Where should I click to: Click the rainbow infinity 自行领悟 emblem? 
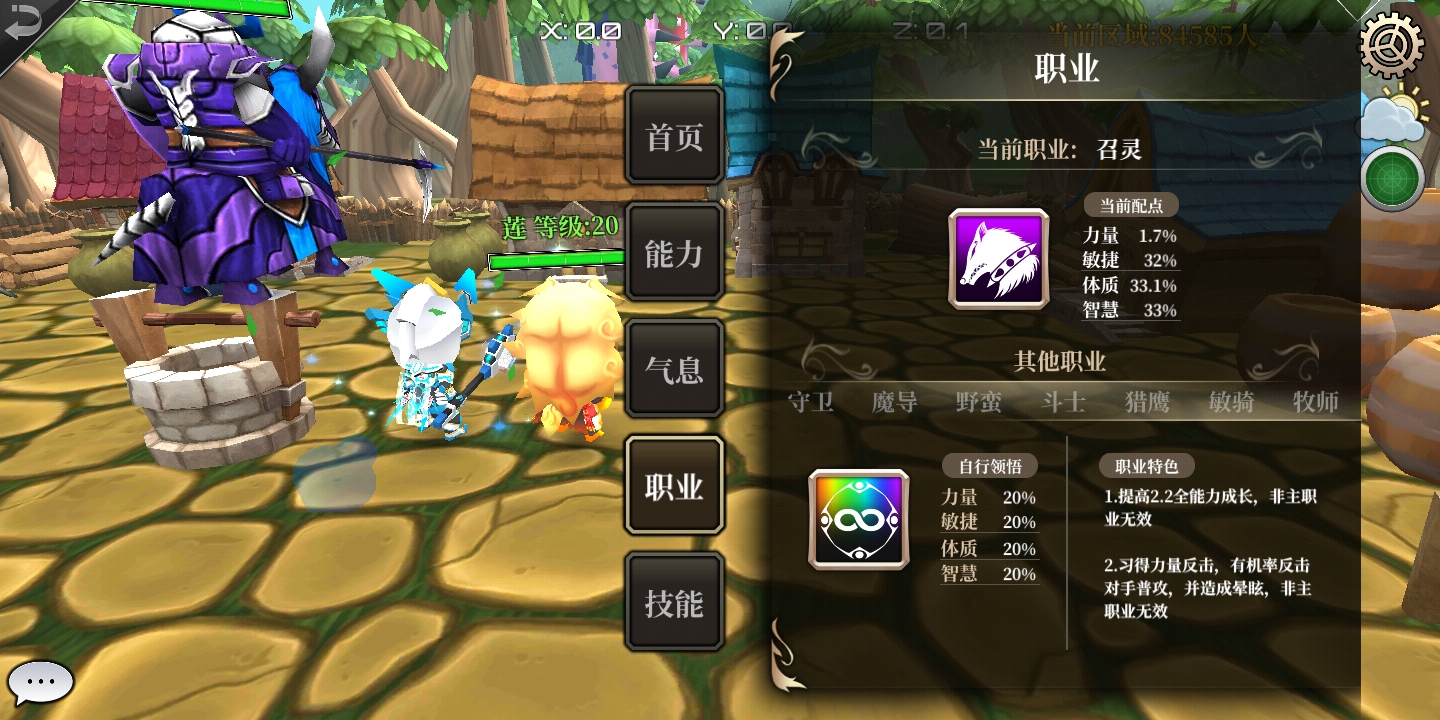(x=857, y=520)
